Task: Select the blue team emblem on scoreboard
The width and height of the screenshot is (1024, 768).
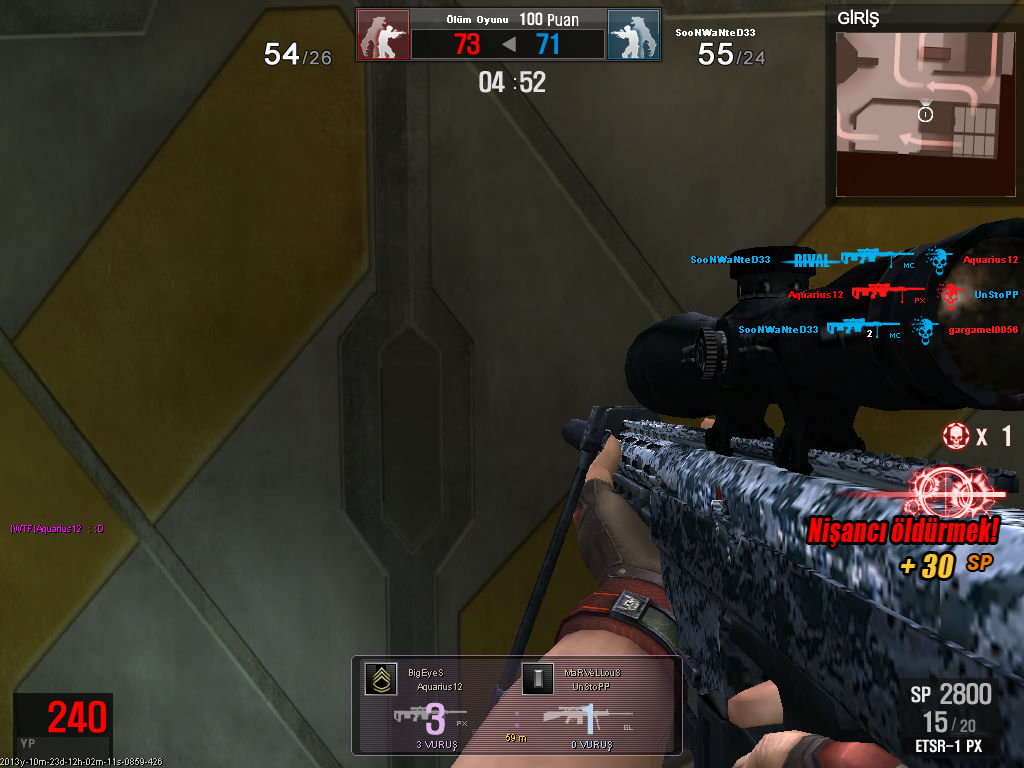Action: (x=633, y=35)
